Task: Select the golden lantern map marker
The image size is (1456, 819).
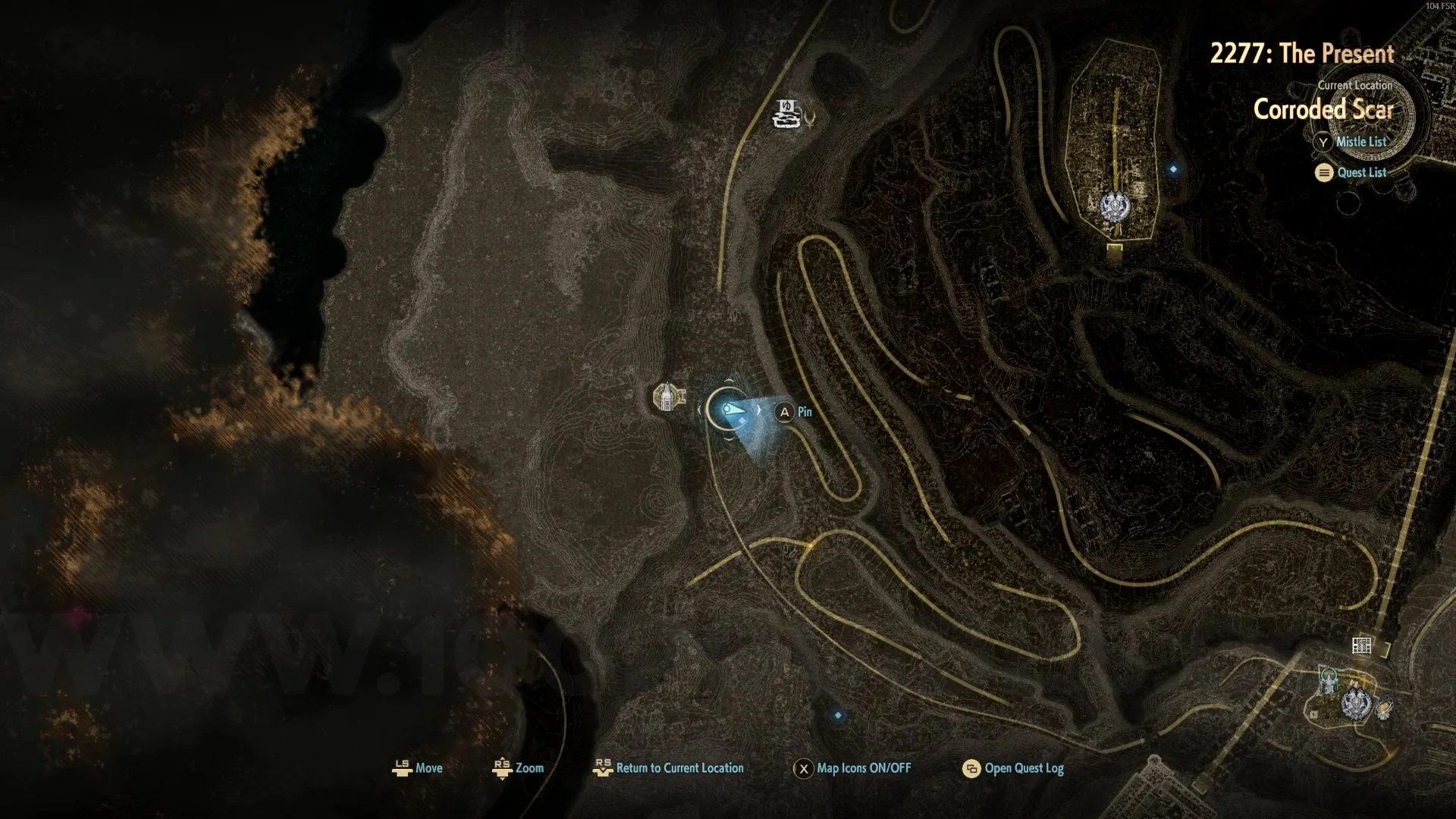Action: (1384, 708)
